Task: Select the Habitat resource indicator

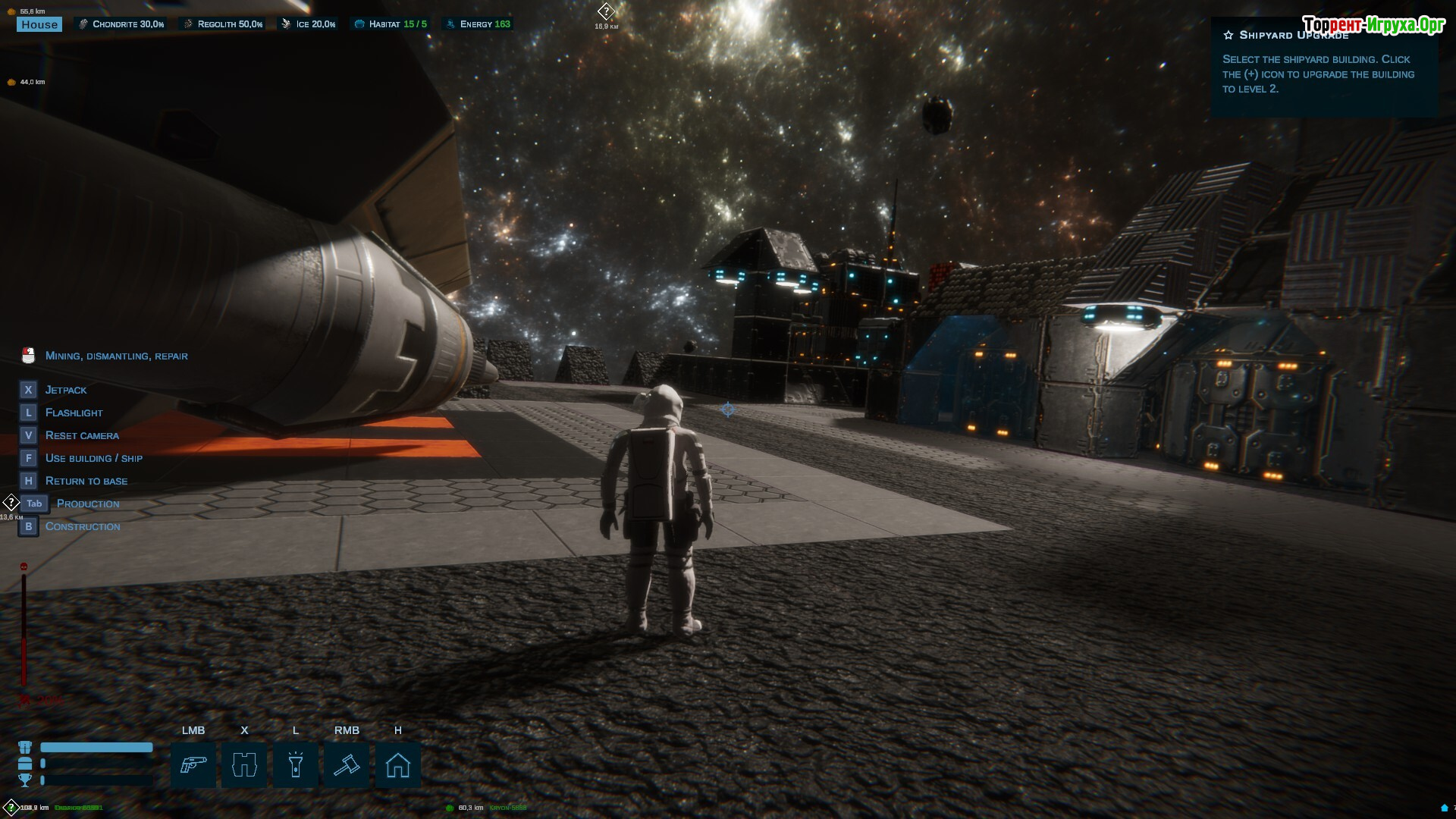Action: (x=391, y=24)
